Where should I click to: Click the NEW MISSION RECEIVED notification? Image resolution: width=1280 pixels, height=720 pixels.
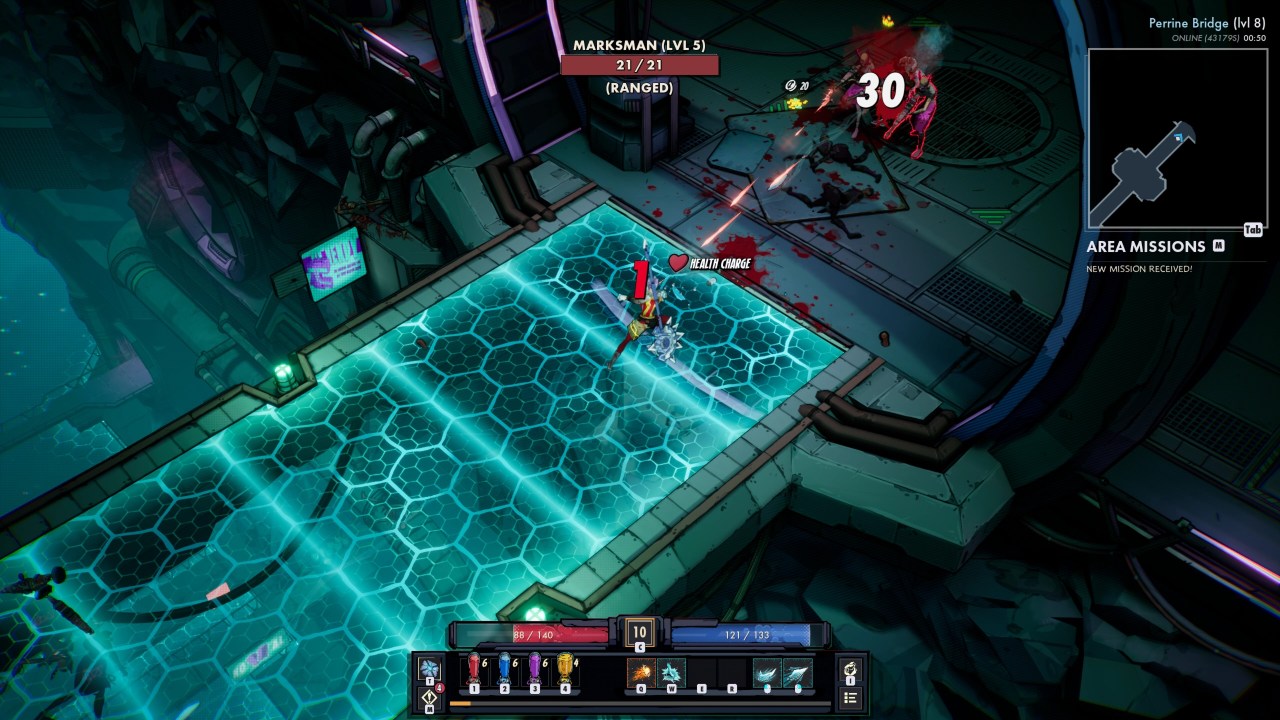coord(1138,267)
